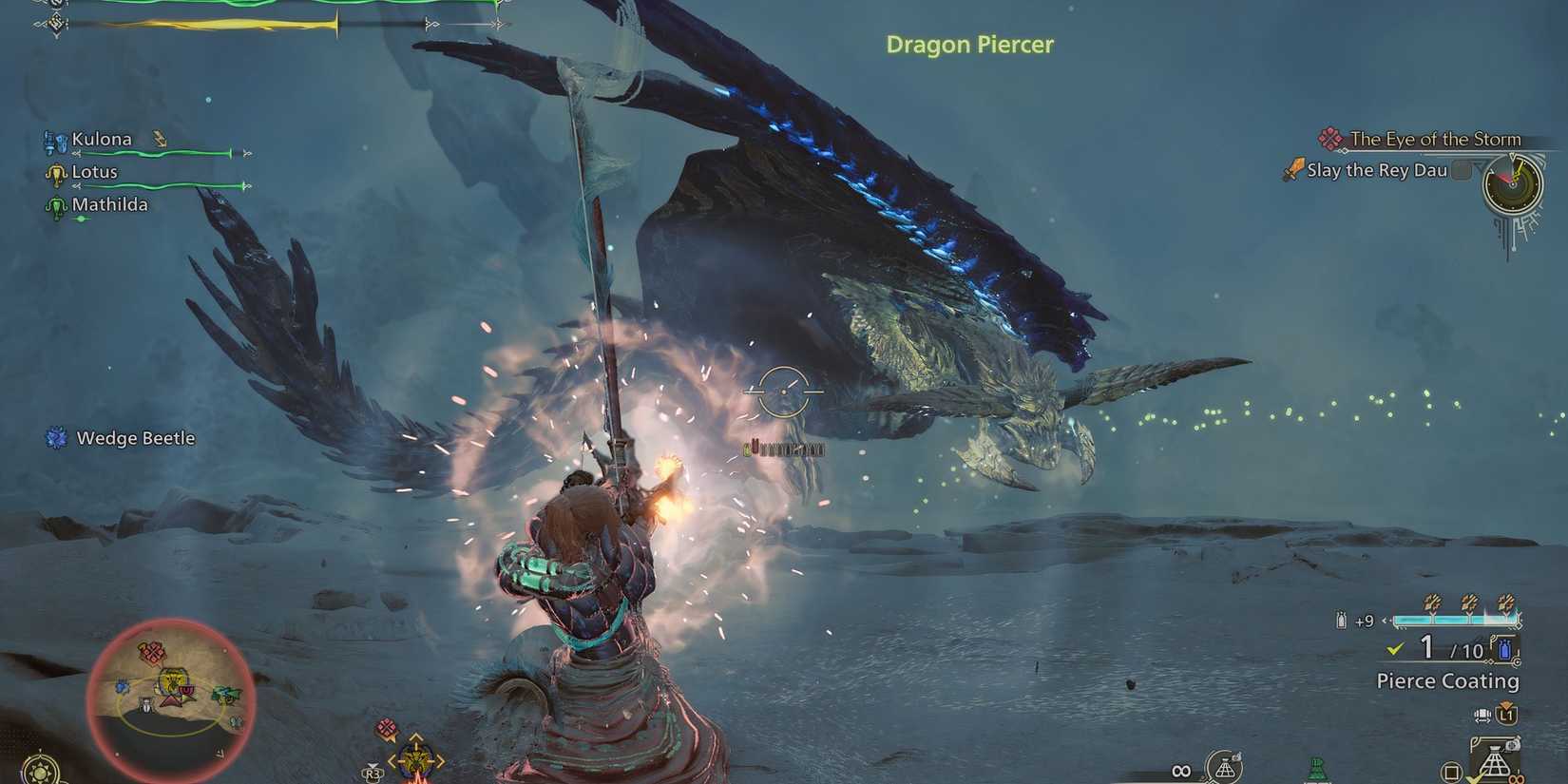The image size is (1568, 784).
Task: Expand the radial menu with the d-pad arrows
Action: click(x=415, y=758)
